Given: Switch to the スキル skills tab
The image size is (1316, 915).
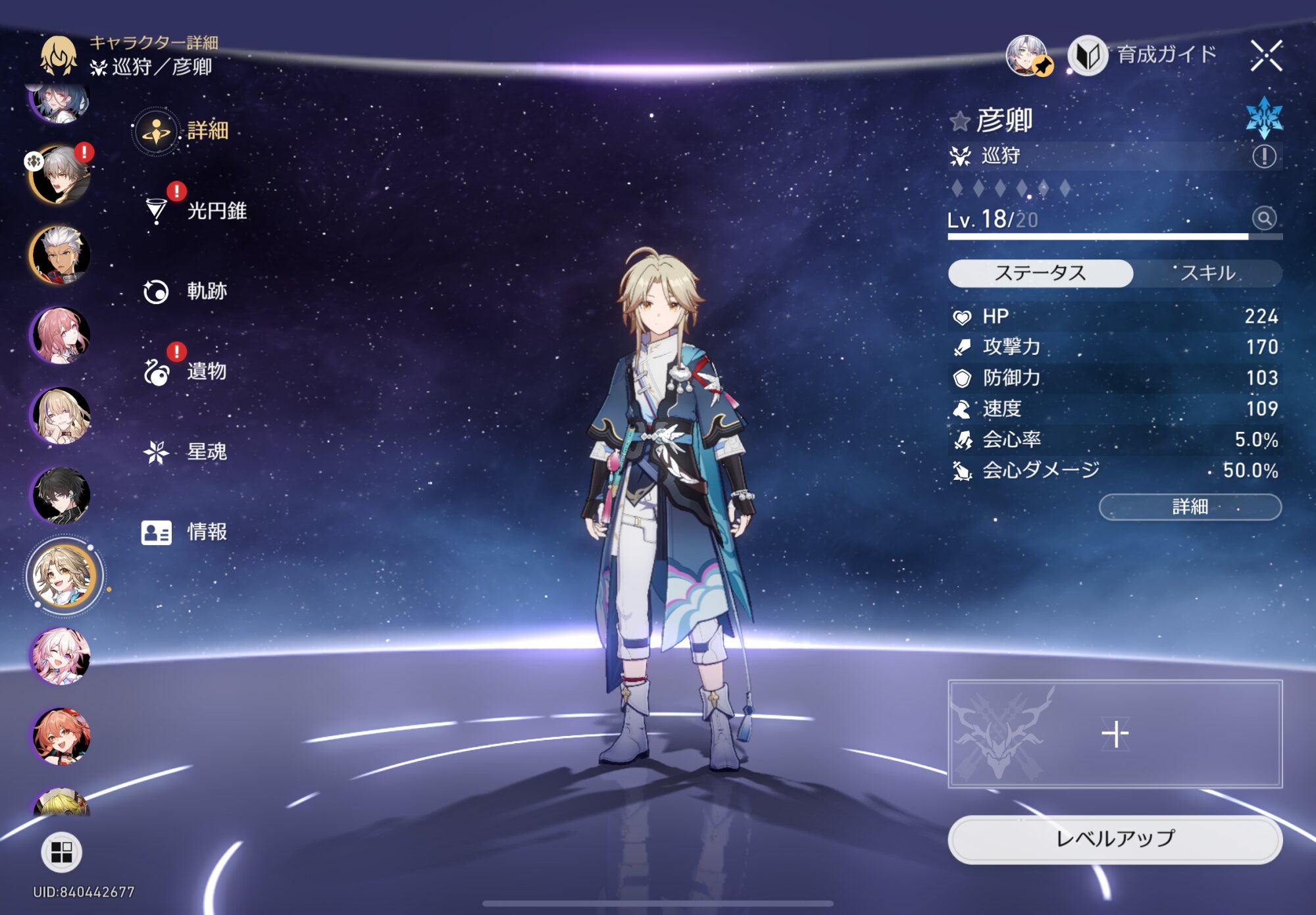Looking at the screenshot, I should [1207, 273].
